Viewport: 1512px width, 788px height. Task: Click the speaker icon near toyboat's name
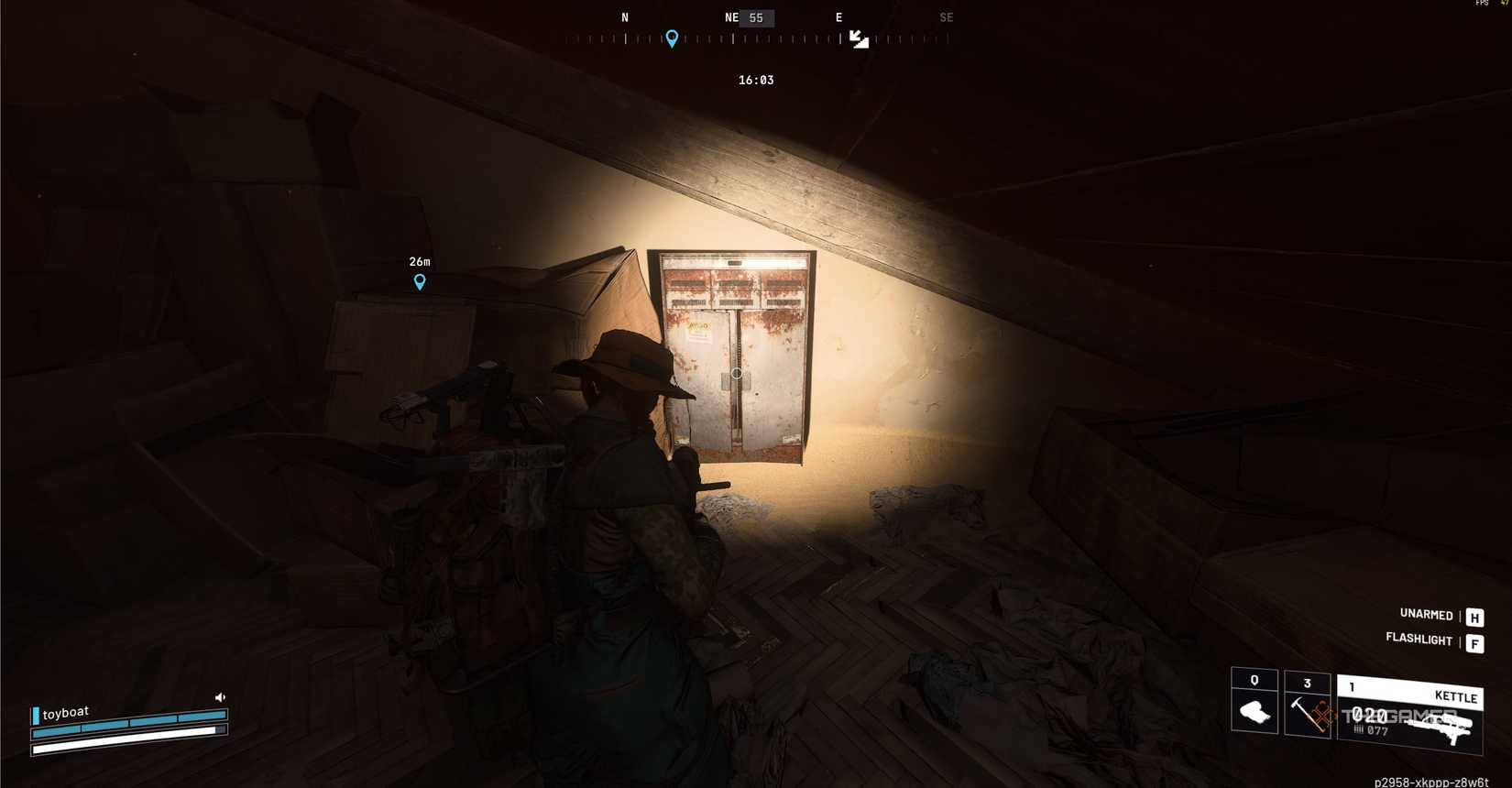(220, 696)
